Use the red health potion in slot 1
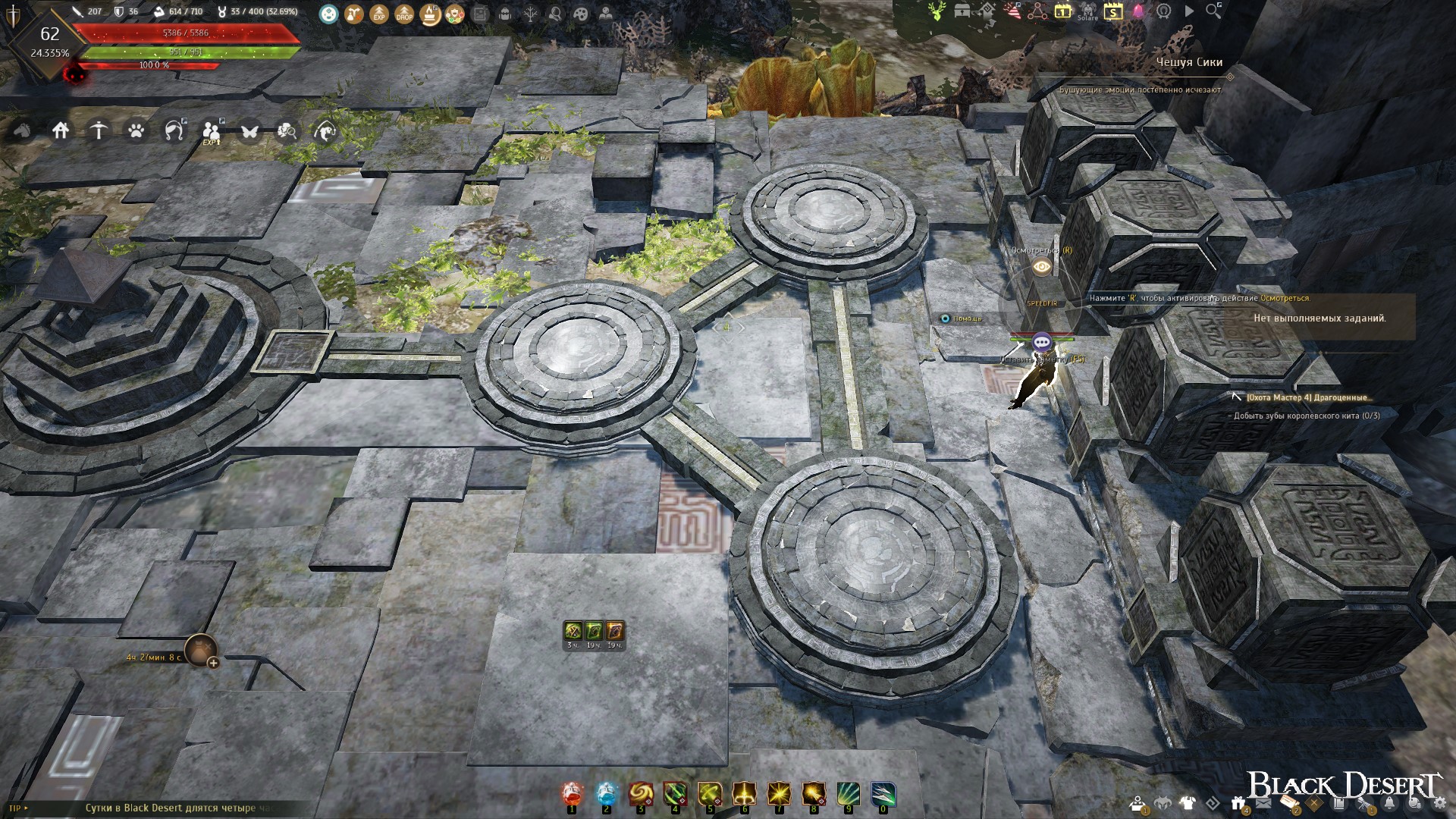Viewport: 1456px width, 819px height. tap(573, 794)
